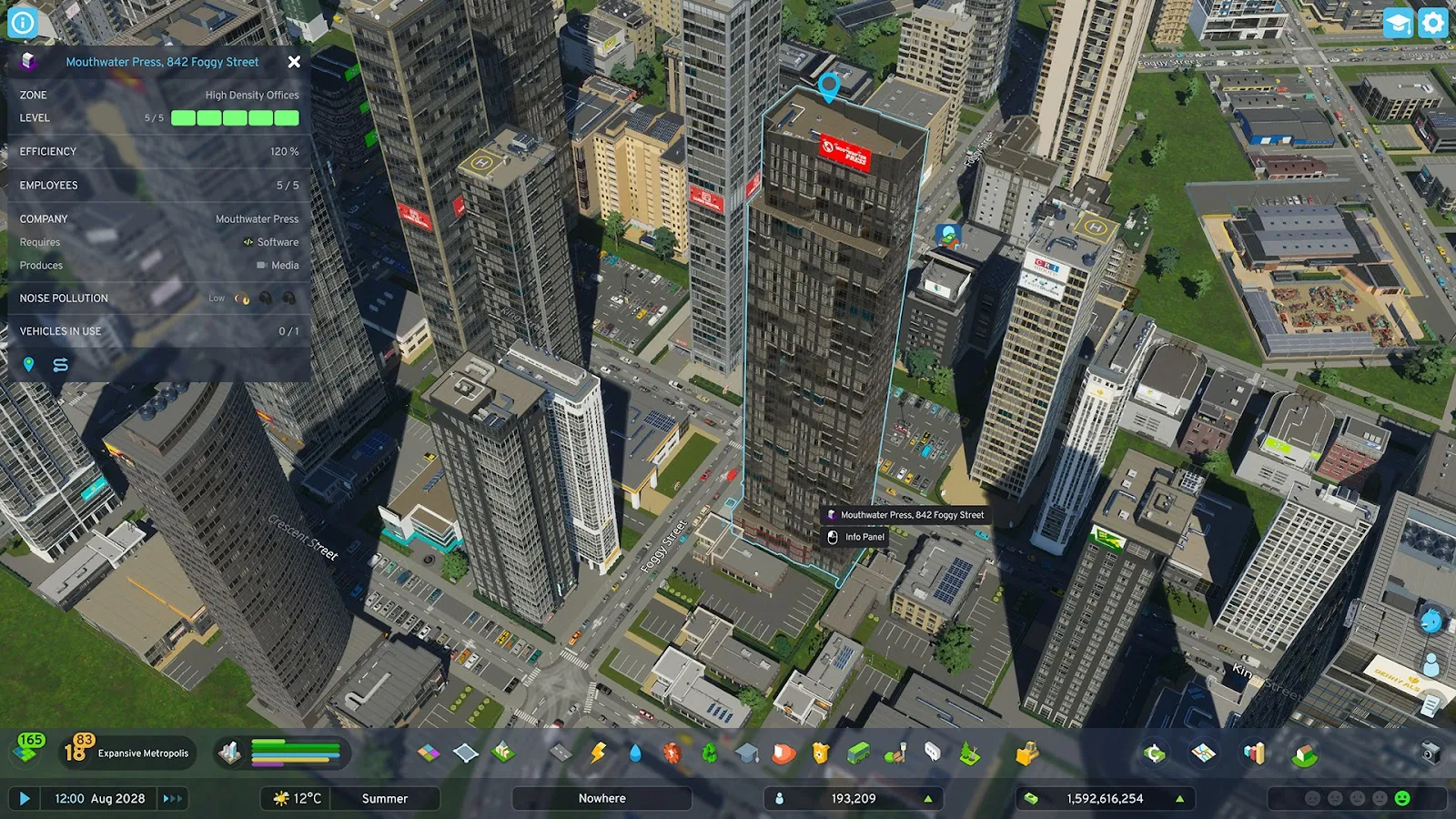1456x819 pixels.
Task: Resume simulation with the play button
Action: click(25, 798)
